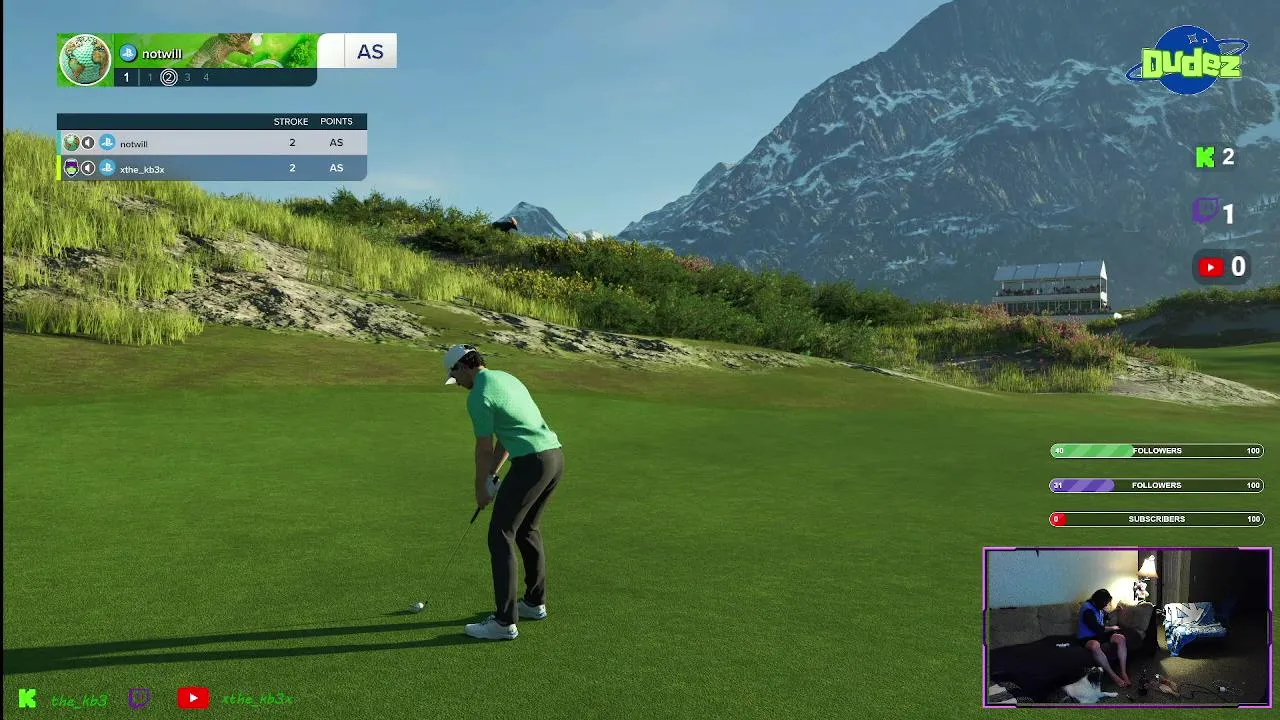Click the Dudez logo overlay
This screenshot has height=720, width=1280.
pos(1188,62)
